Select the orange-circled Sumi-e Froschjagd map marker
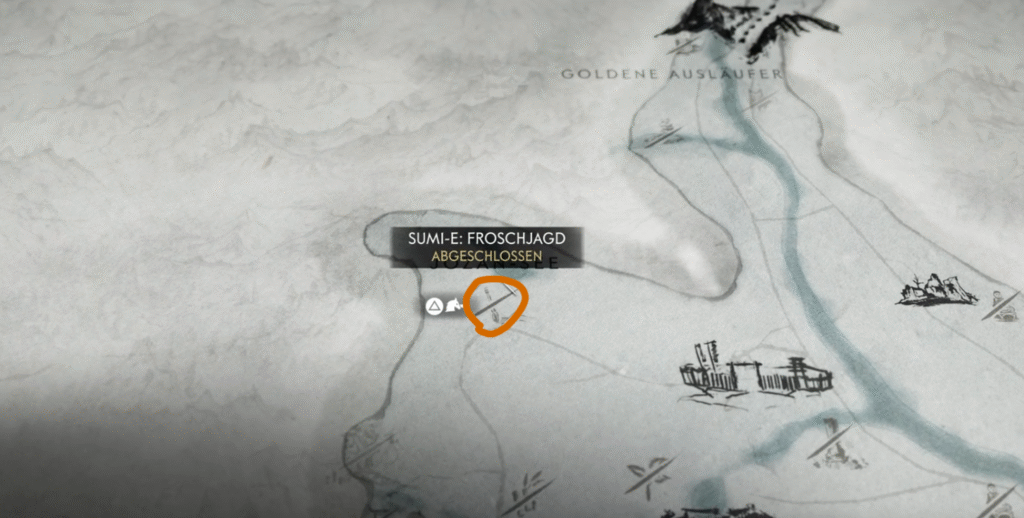Image resolution: width=1024 pixels, height=518 pixels. pyautogui.click(x=497, y=305)
